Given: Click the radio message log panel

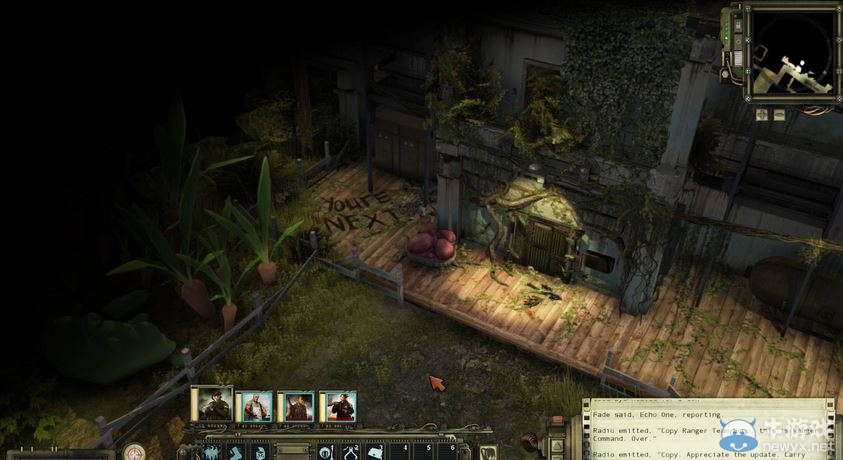Looking at the screenshot, I should pyautogui.click(x=708, y=432).
